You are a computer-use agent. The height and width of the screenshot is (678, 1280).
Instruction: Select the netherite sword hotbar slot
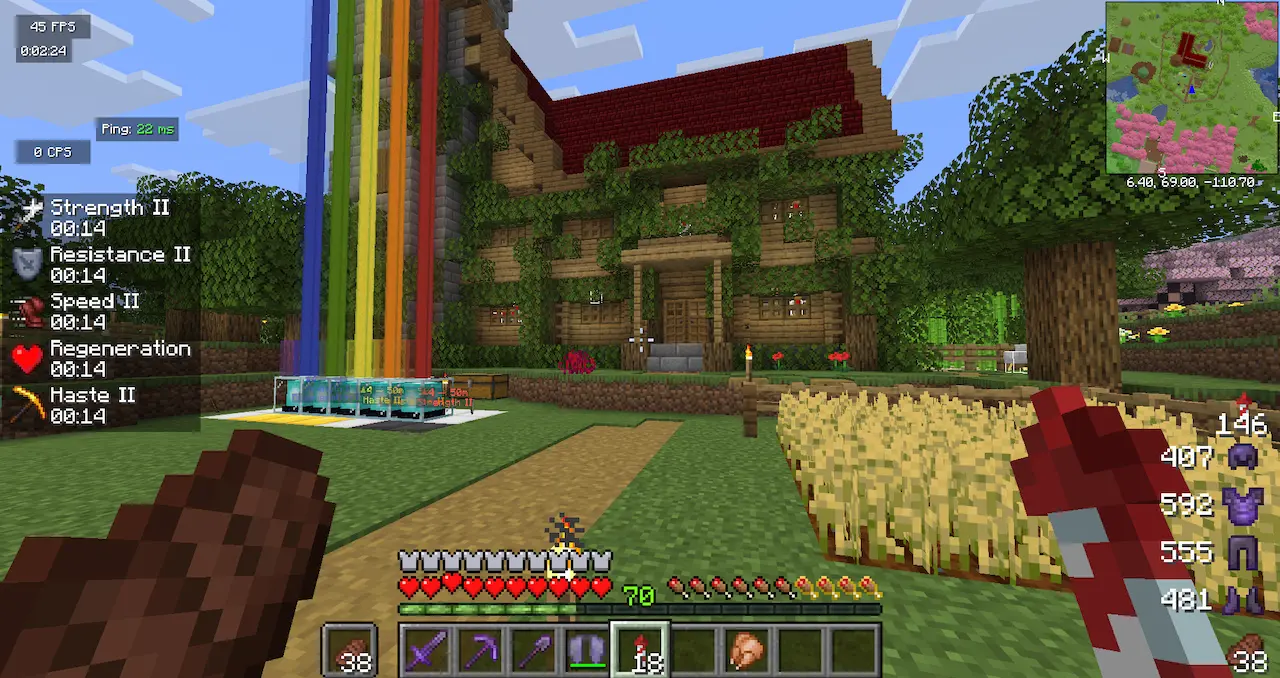click(425, 651)
